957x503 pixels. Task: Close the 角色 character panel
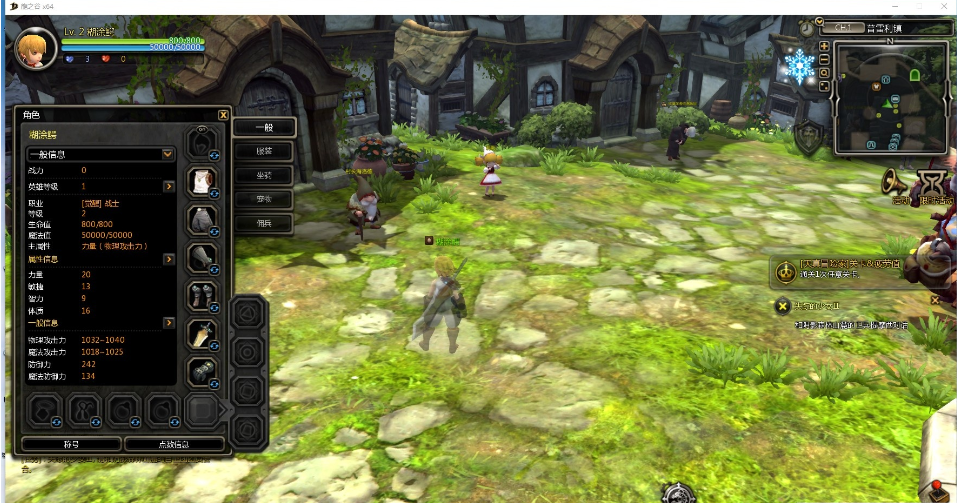pos(224,115)
